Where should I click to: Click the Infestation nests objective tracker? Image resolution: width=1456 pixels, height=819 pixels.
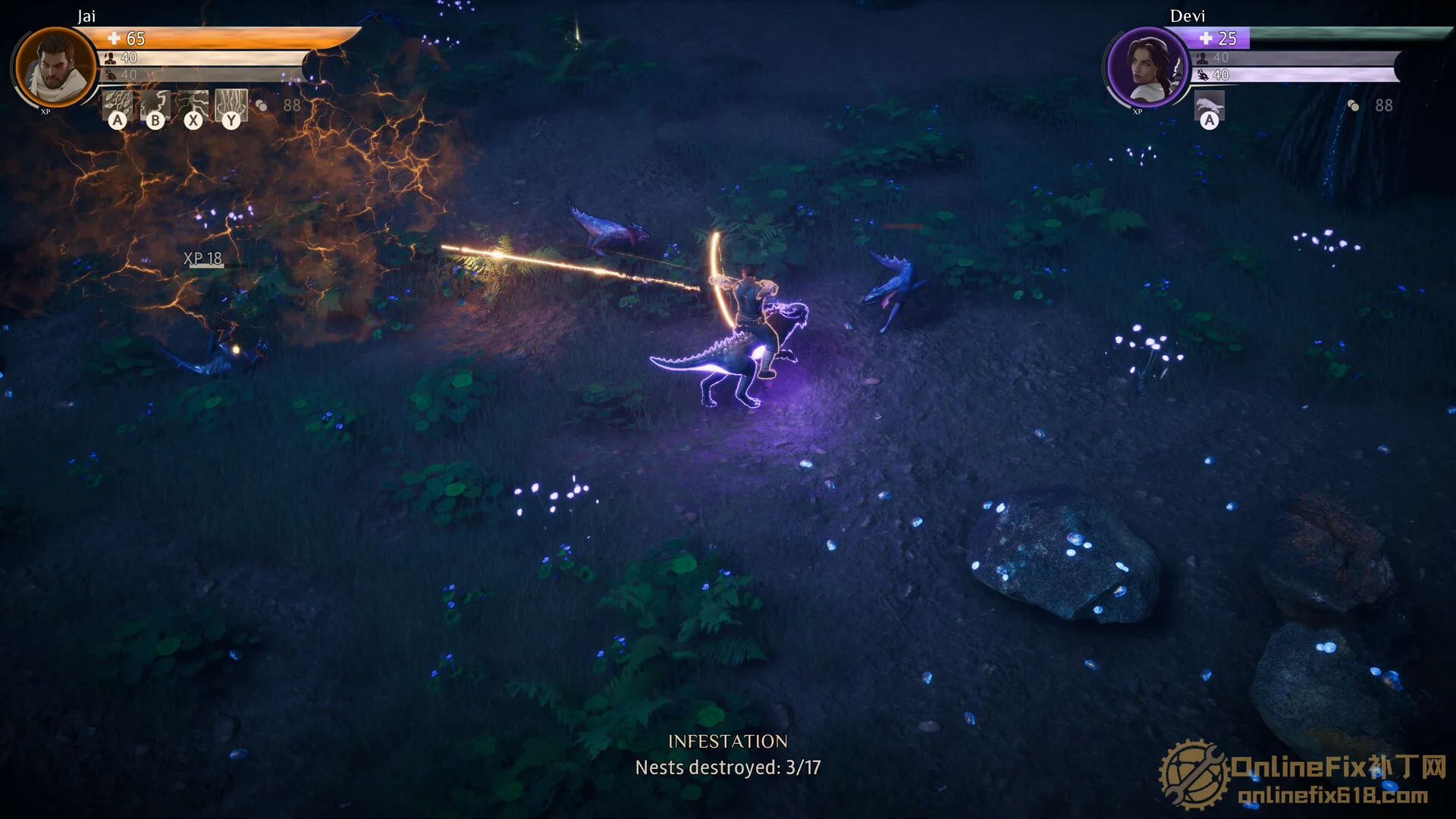[x=727, y=755]
